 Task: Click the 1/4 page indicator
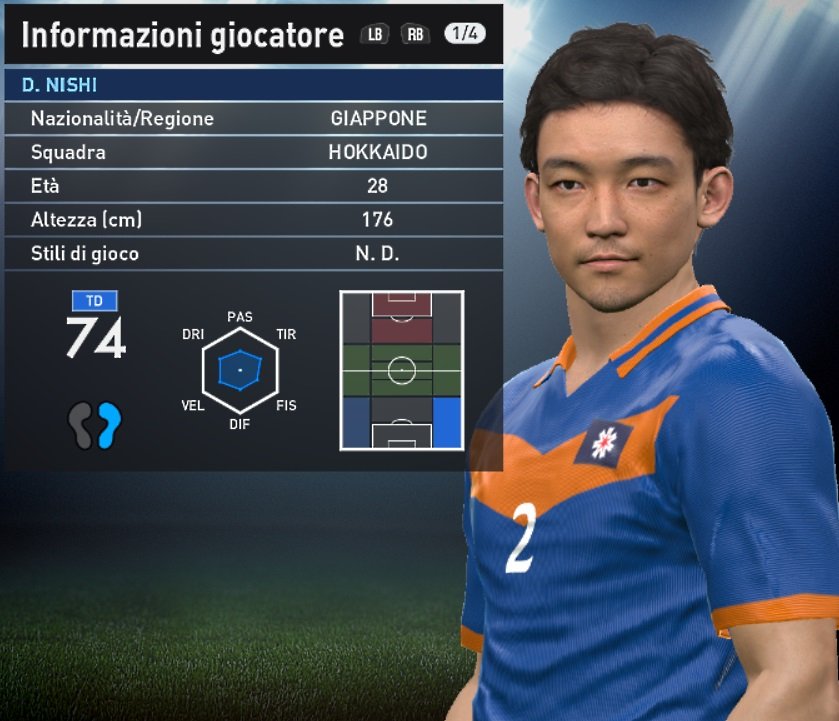click(x=464, y=34)
